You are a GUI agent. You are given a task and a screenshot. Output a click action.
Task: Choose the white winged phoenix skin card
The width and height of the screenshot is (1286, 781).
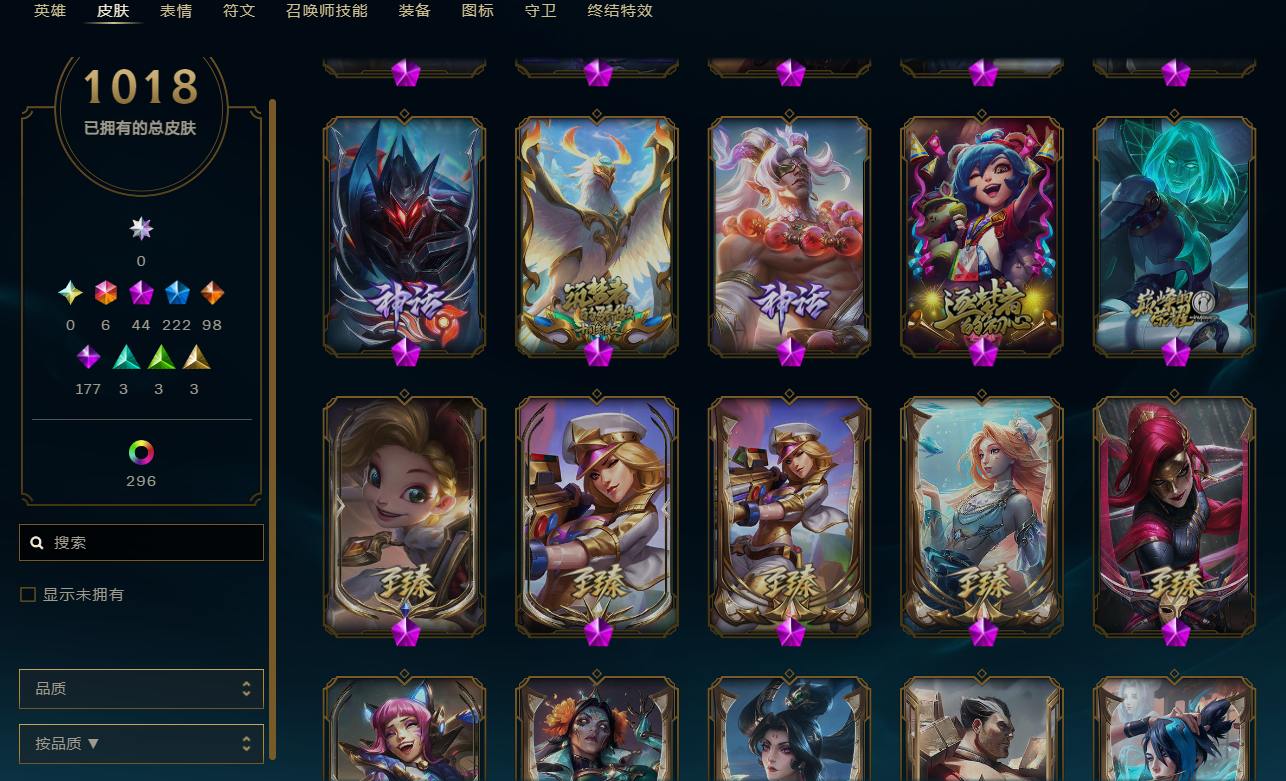(x=597, y=235)
